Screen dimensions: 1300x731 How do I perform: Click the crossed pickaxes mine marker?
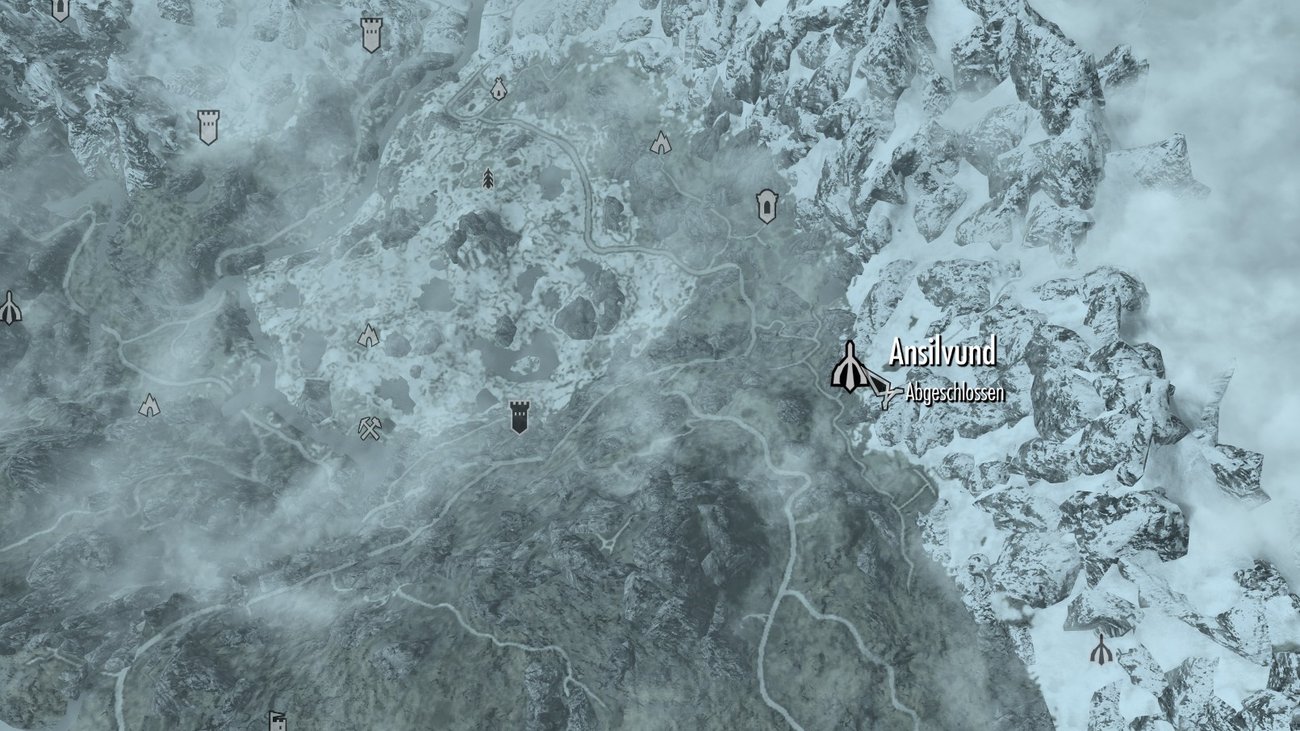[x=368, y=430]
